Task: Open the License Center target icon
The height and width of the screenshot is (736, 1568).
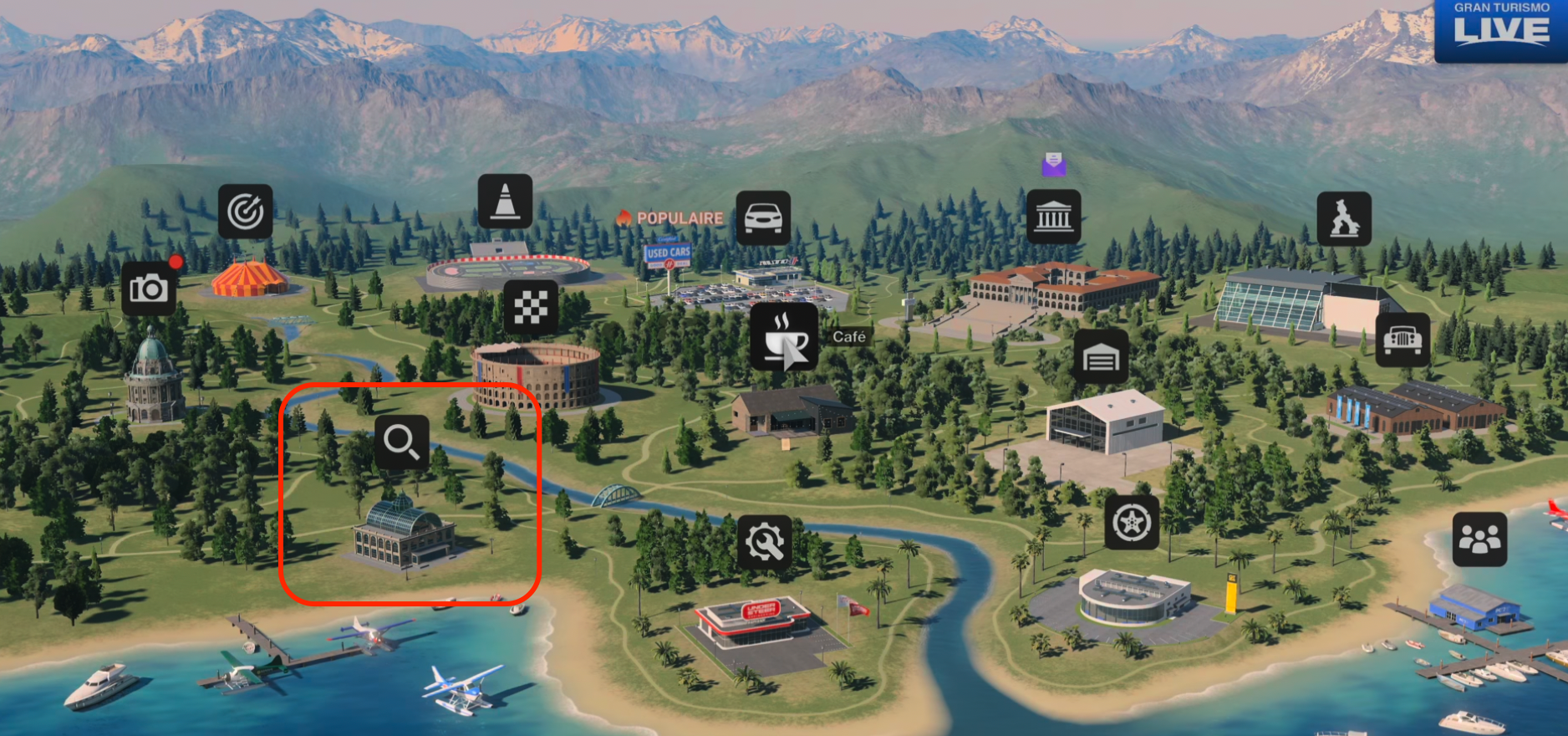Action: click(245, 212)
